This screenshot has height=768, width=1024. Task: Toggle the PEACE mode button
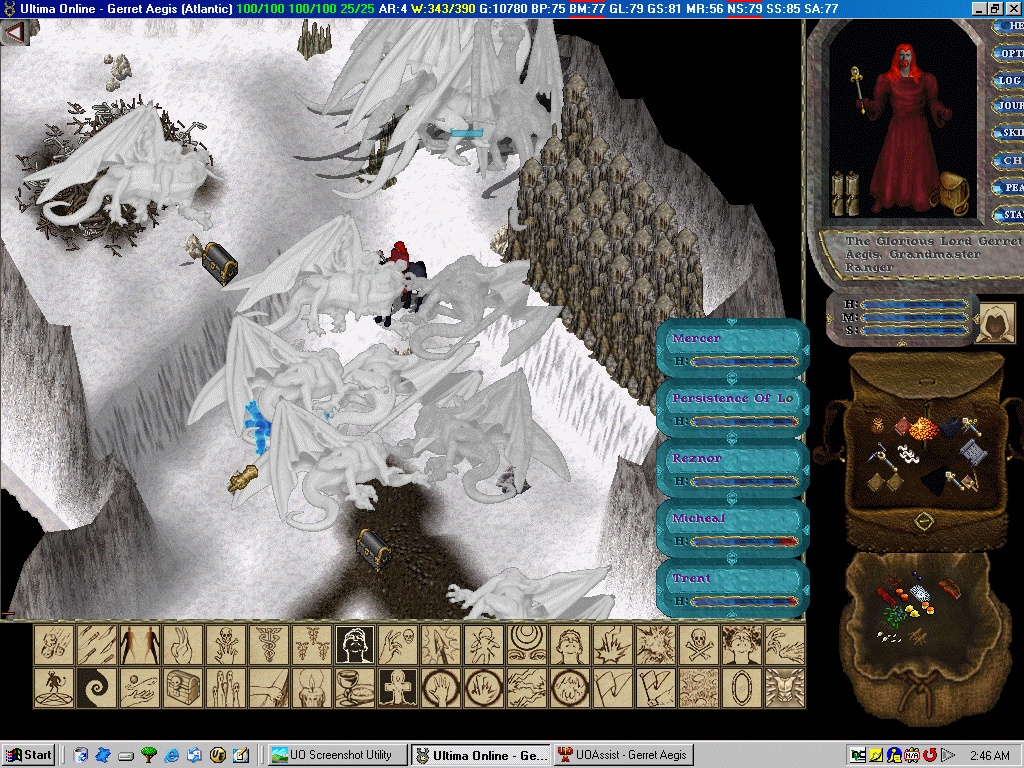[x=1010, y=187]
